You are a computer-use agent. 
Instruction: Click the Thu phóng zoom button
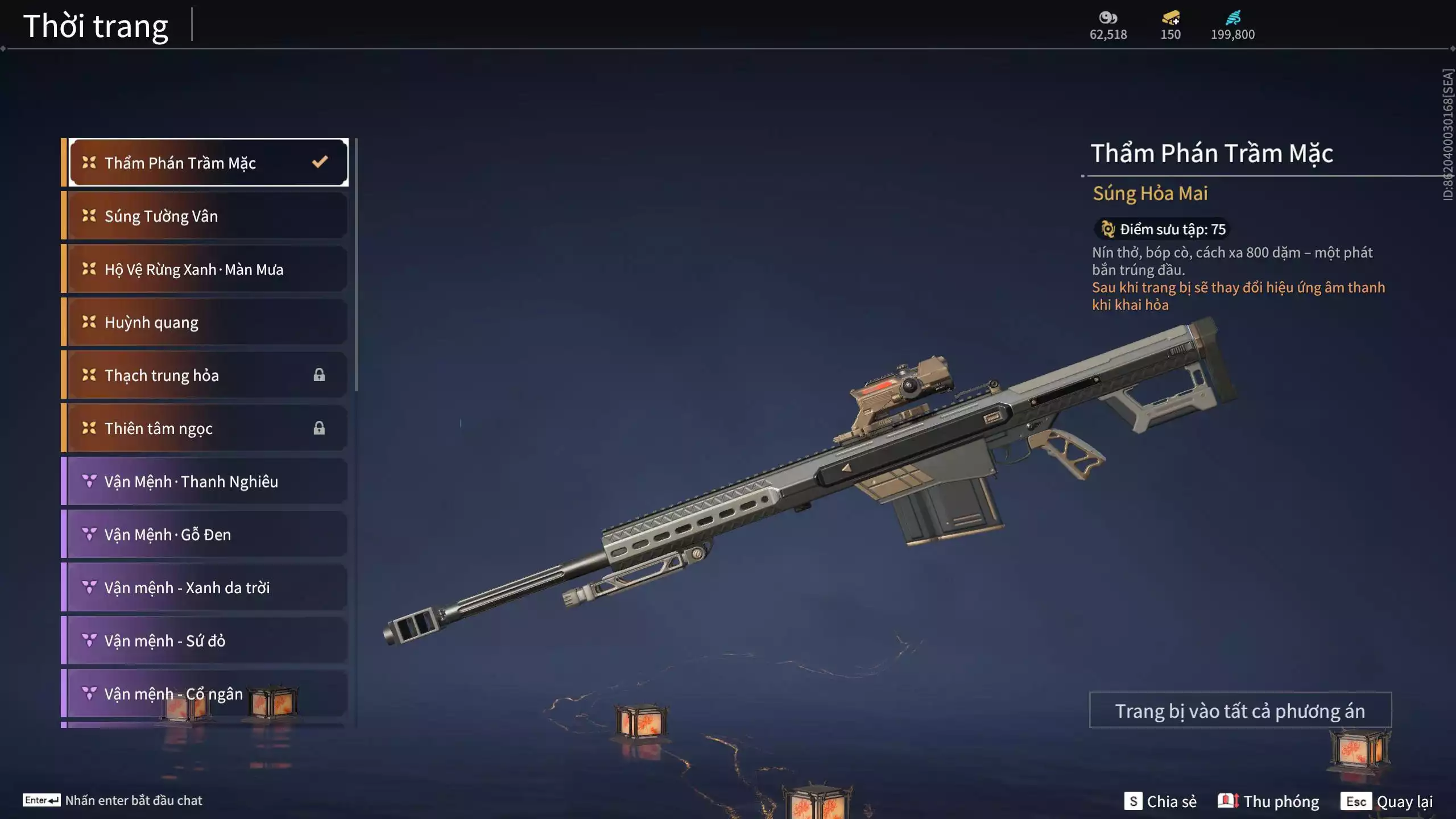[1268, 801]
